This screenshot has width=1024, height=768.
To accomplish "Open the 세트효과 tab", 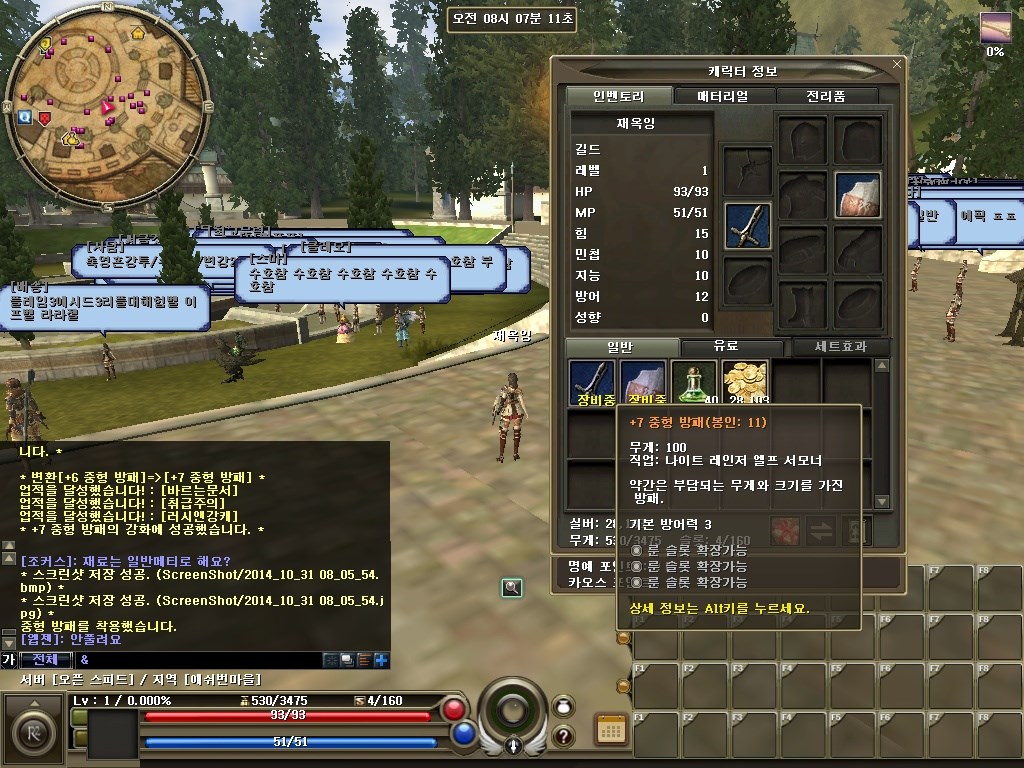I will click(x=837, y=346).
